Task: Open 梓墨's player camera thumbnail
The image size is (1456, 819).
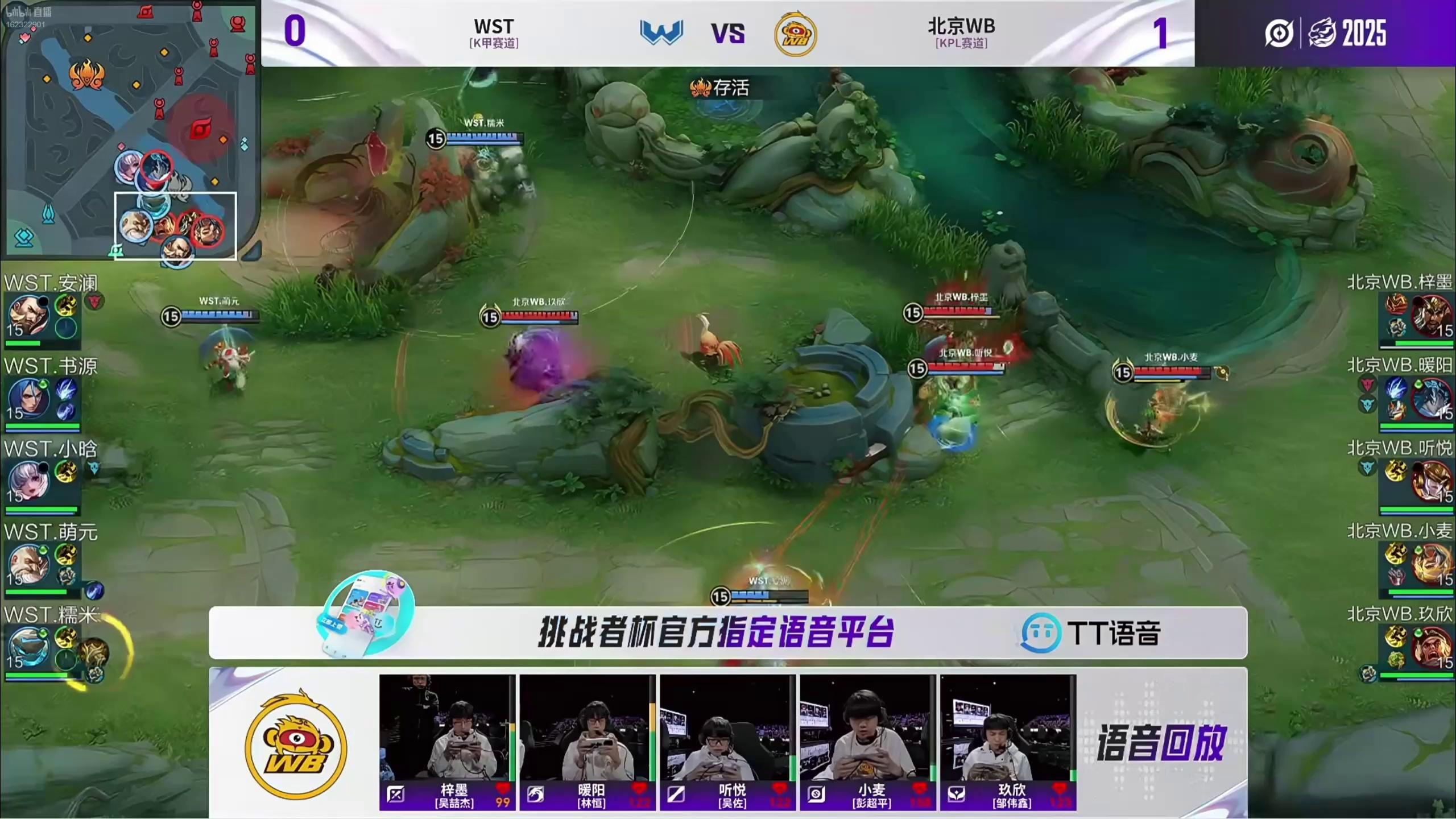Action: click(447, 728)
